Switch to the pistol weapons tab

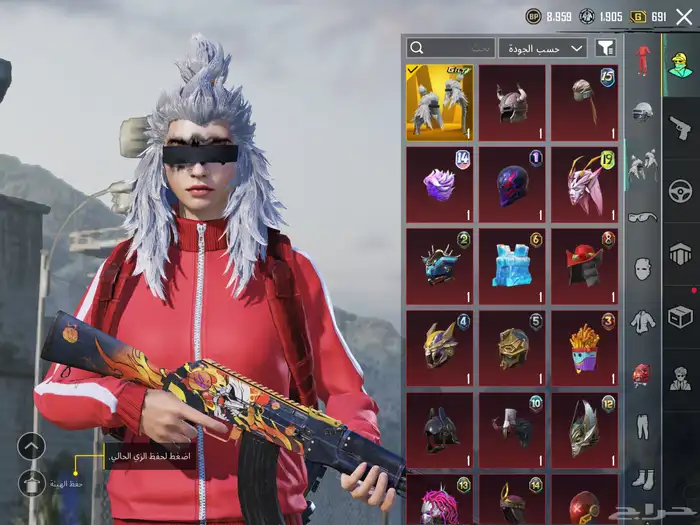click(x=680, y=127)
